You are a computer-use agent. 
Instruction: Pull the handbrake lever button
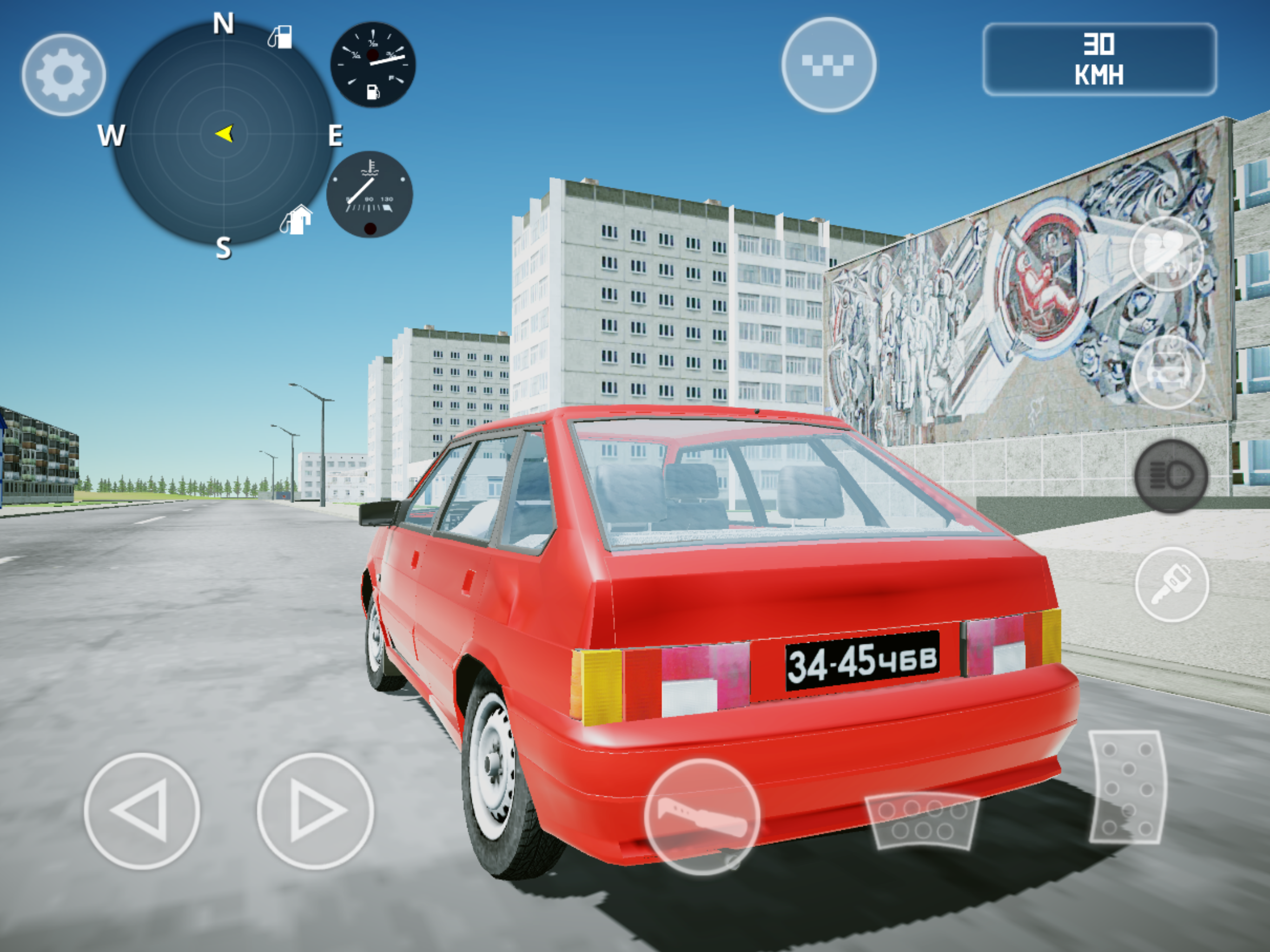coord(701,816)
